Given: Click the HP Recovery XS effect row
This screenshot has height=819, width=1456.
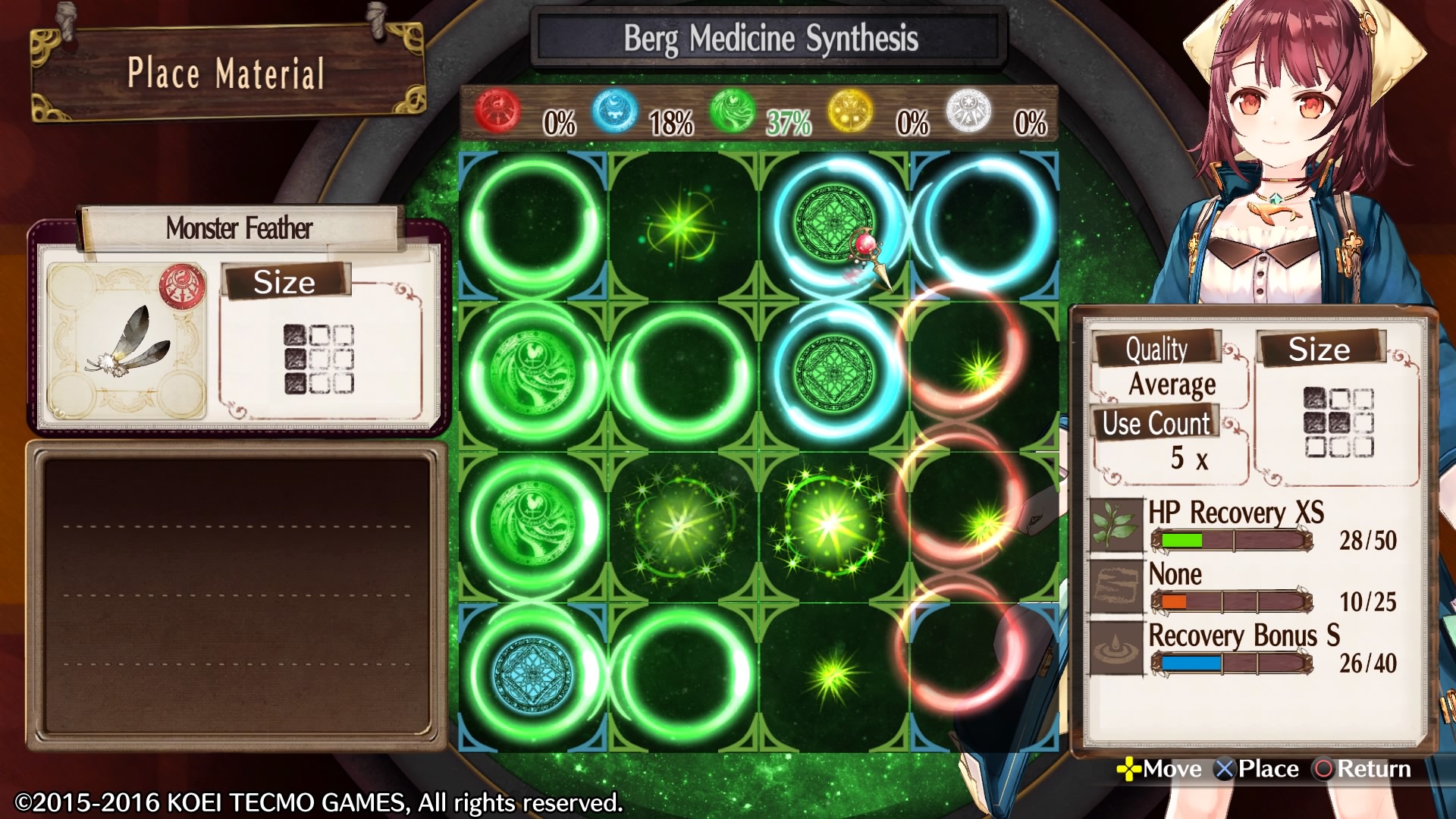Looking at the screenshot, I should (x=1244, y=525).
